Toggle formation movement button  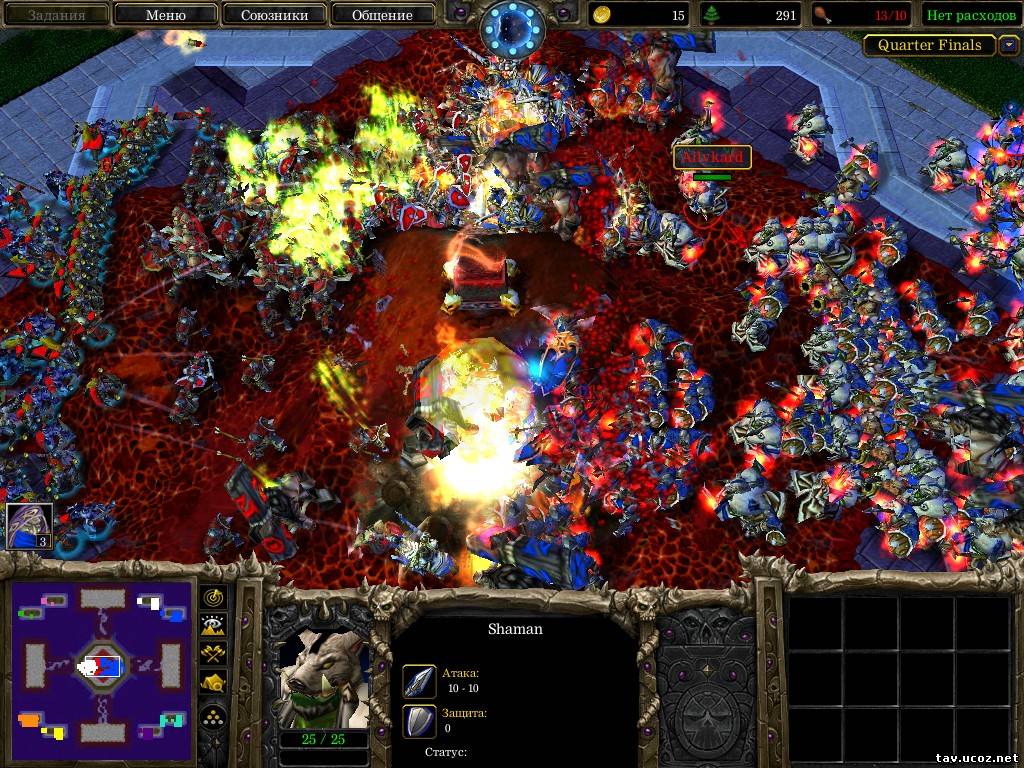pos(214,715)
